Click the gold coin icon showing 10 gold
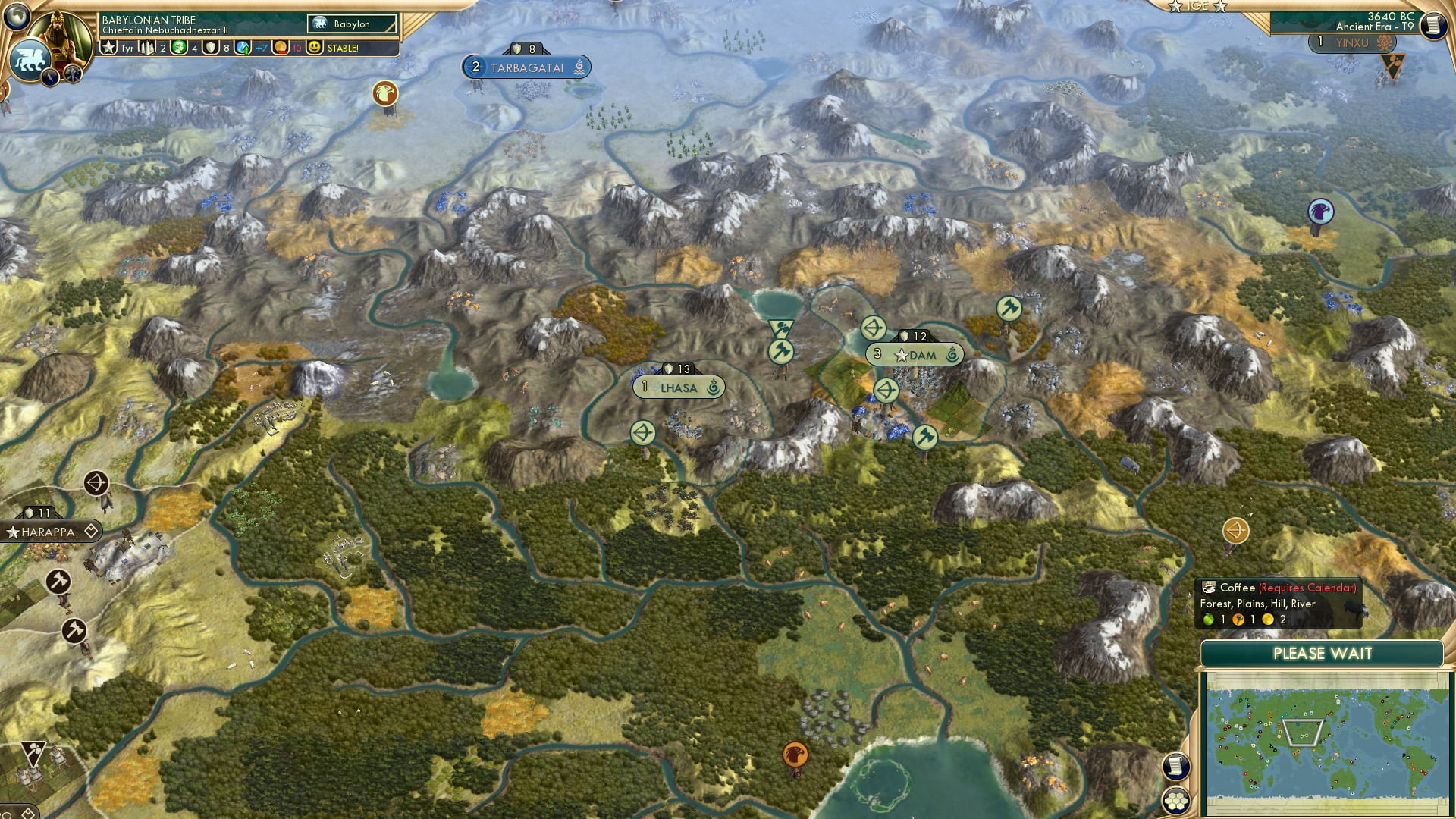The height and width of the screenshot is (819, 1456). (279, 47)
